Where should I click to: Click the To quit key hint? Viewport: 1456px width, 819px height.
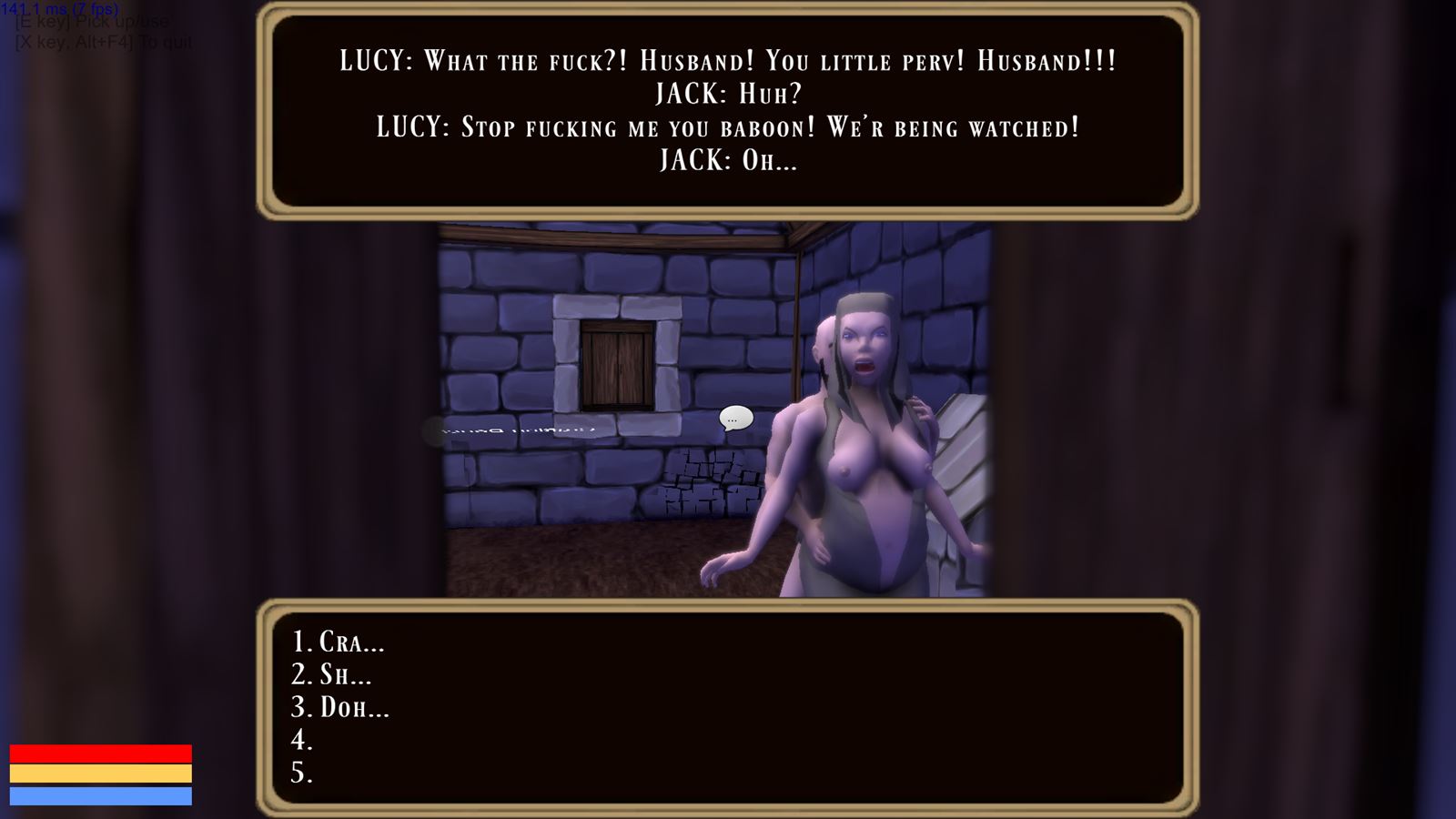click(102, 41)
